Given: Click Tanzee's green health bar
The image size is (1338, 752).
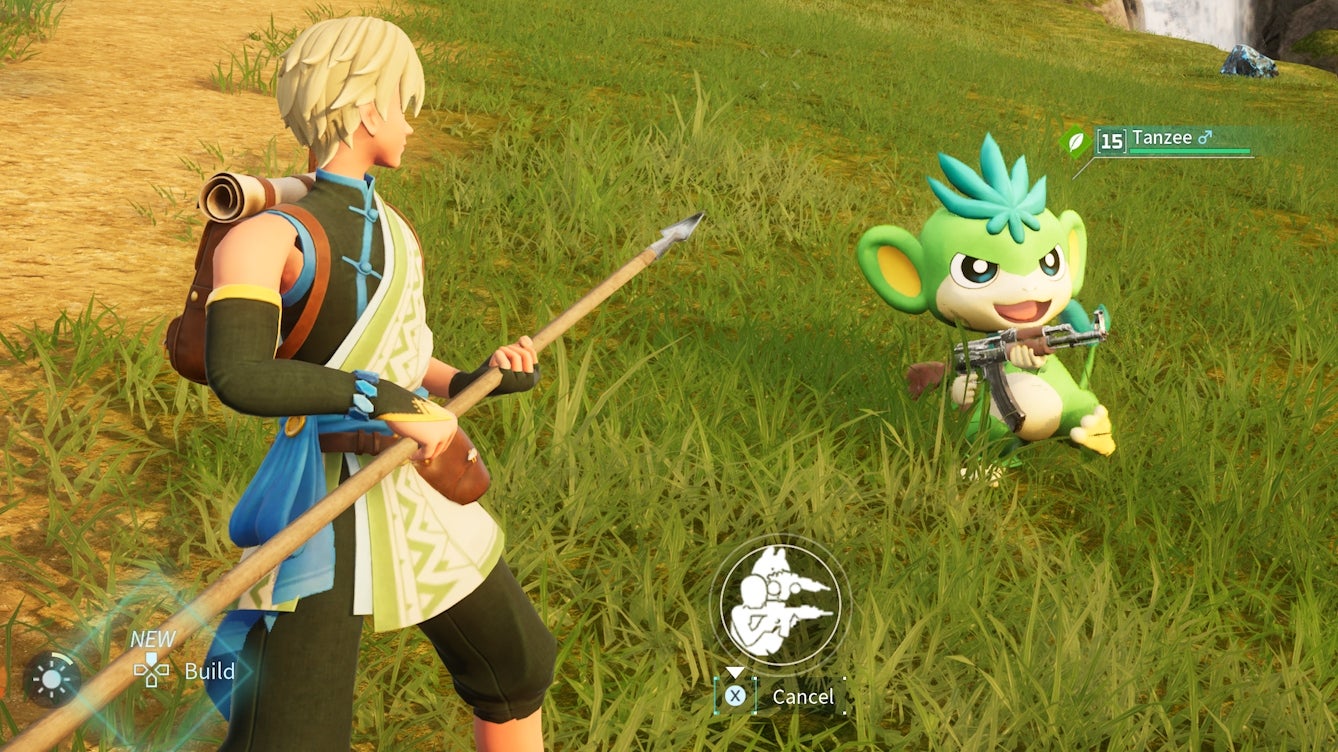Looking at the screenshot, I should [x=1190, y=150].
